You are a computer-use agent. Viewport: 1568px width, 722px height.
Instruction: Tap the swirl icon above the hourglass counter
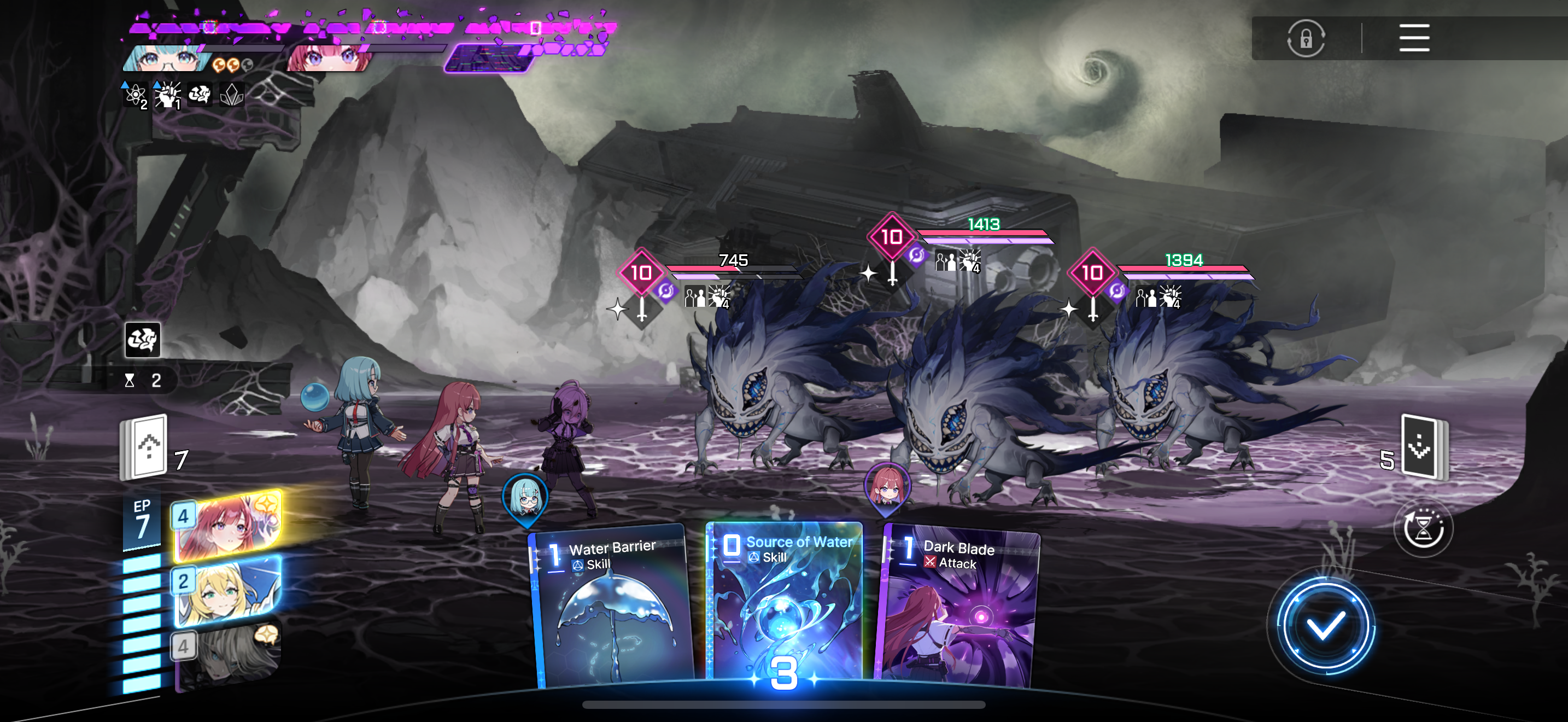pos(143,340)
